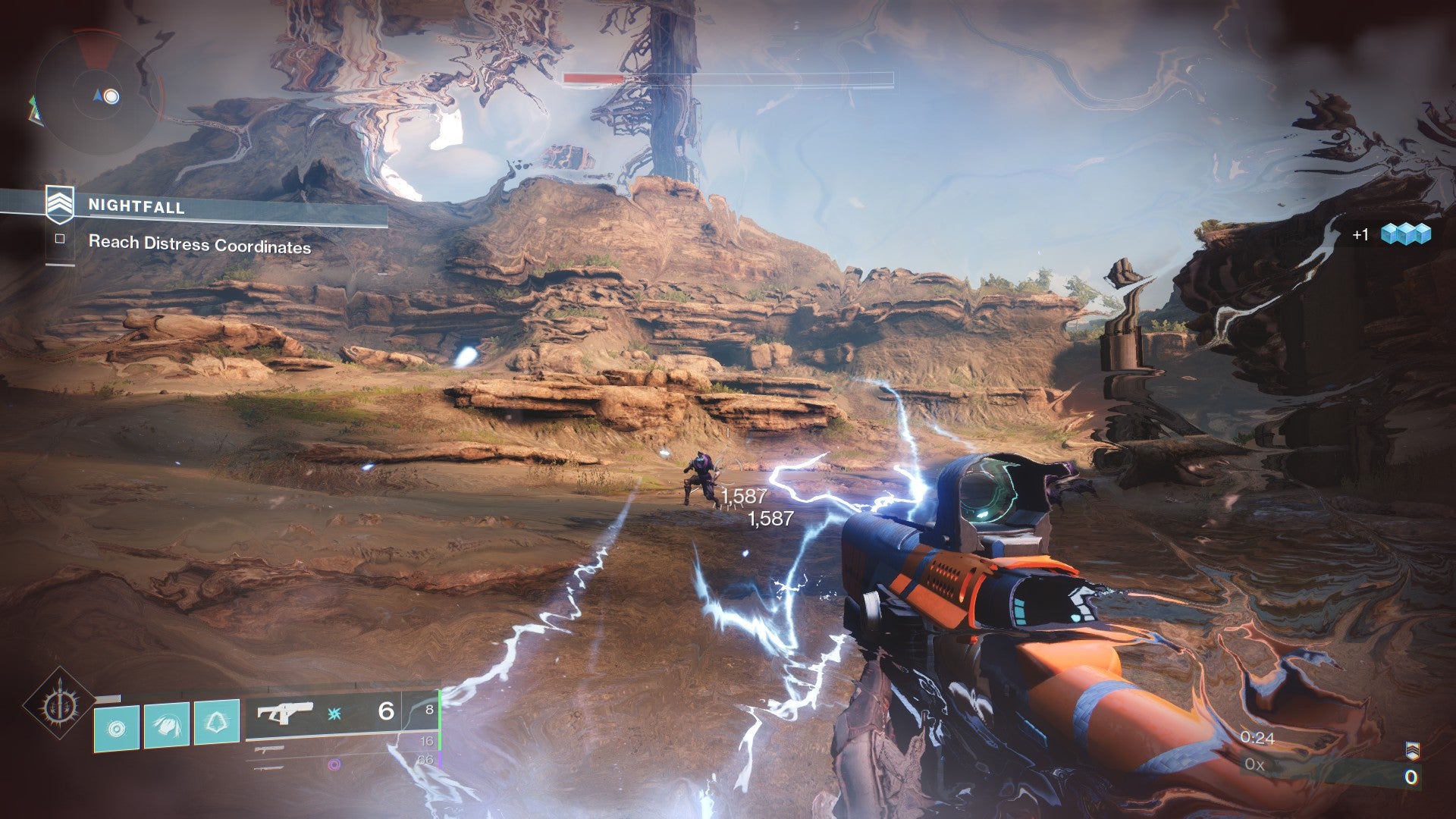Open the Nightfall objective tracker

[136, 206]
